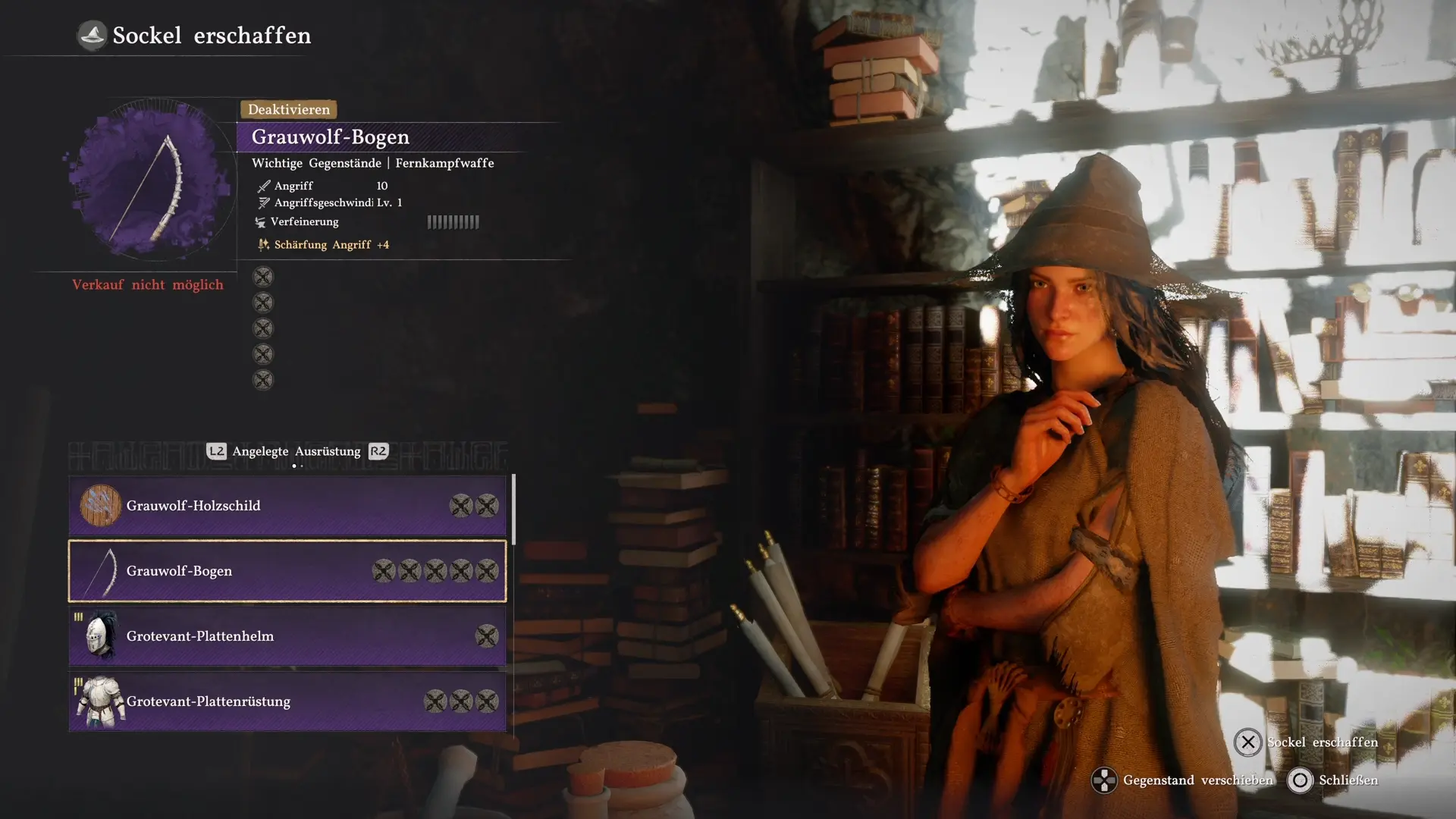The image size is (1456, 819).
Task: Close the menu with Schließen
Action: point(1333,780)
